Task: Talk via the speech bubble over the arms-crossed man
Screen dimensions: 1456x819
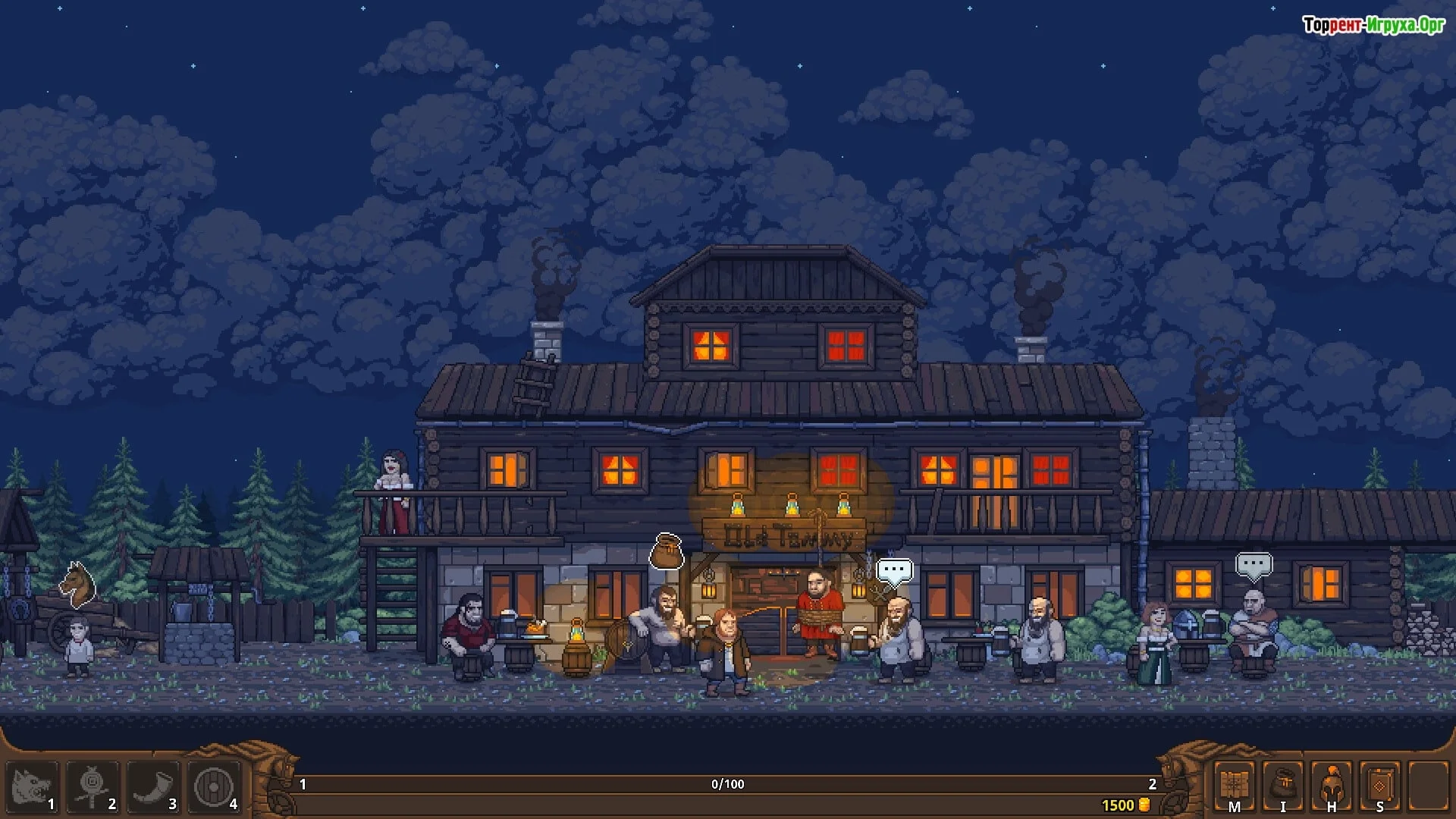Action: (1253, 565)
